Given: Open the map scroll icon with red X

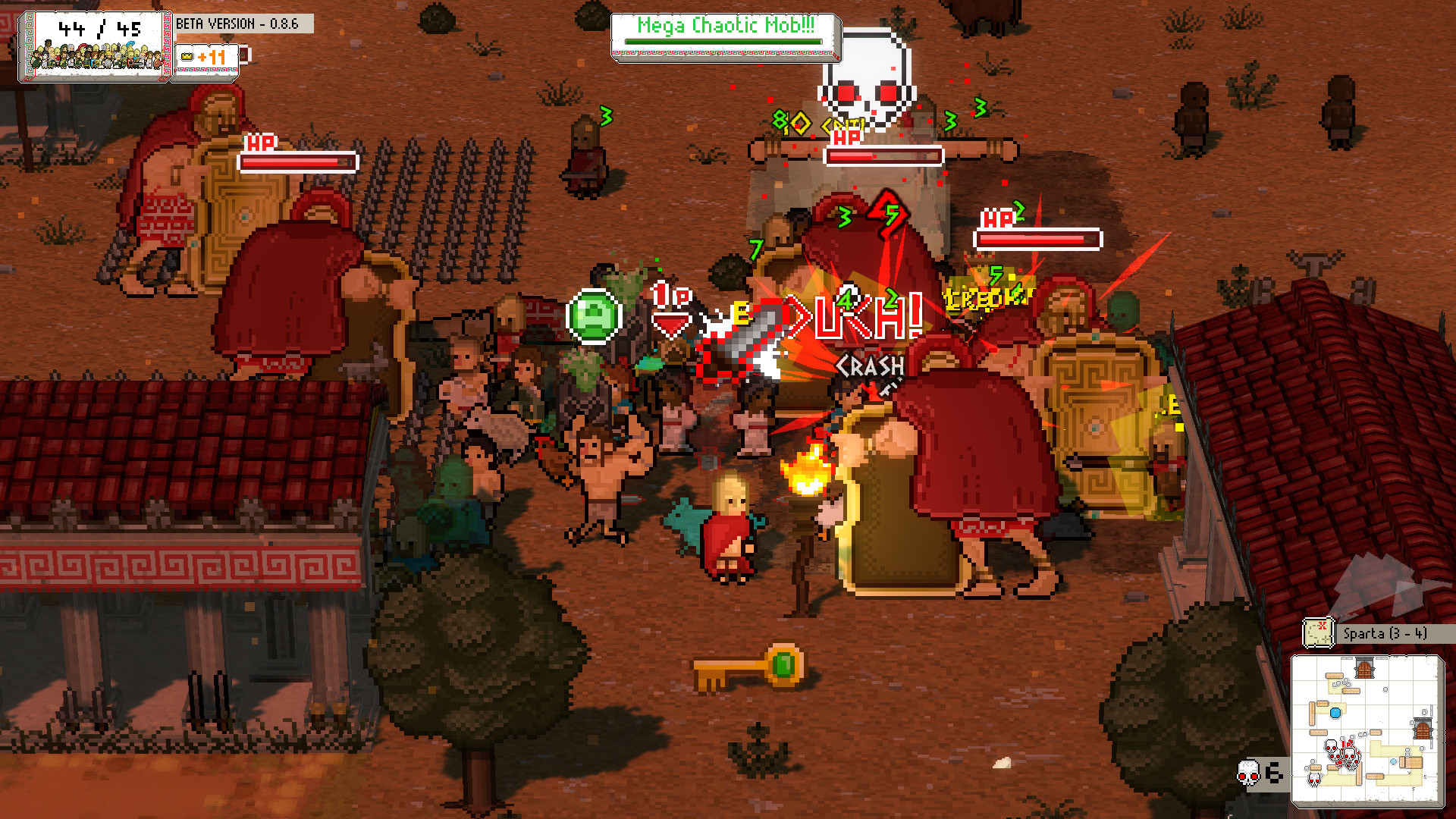Looking at the screenshot, I should click(1317, 632).
